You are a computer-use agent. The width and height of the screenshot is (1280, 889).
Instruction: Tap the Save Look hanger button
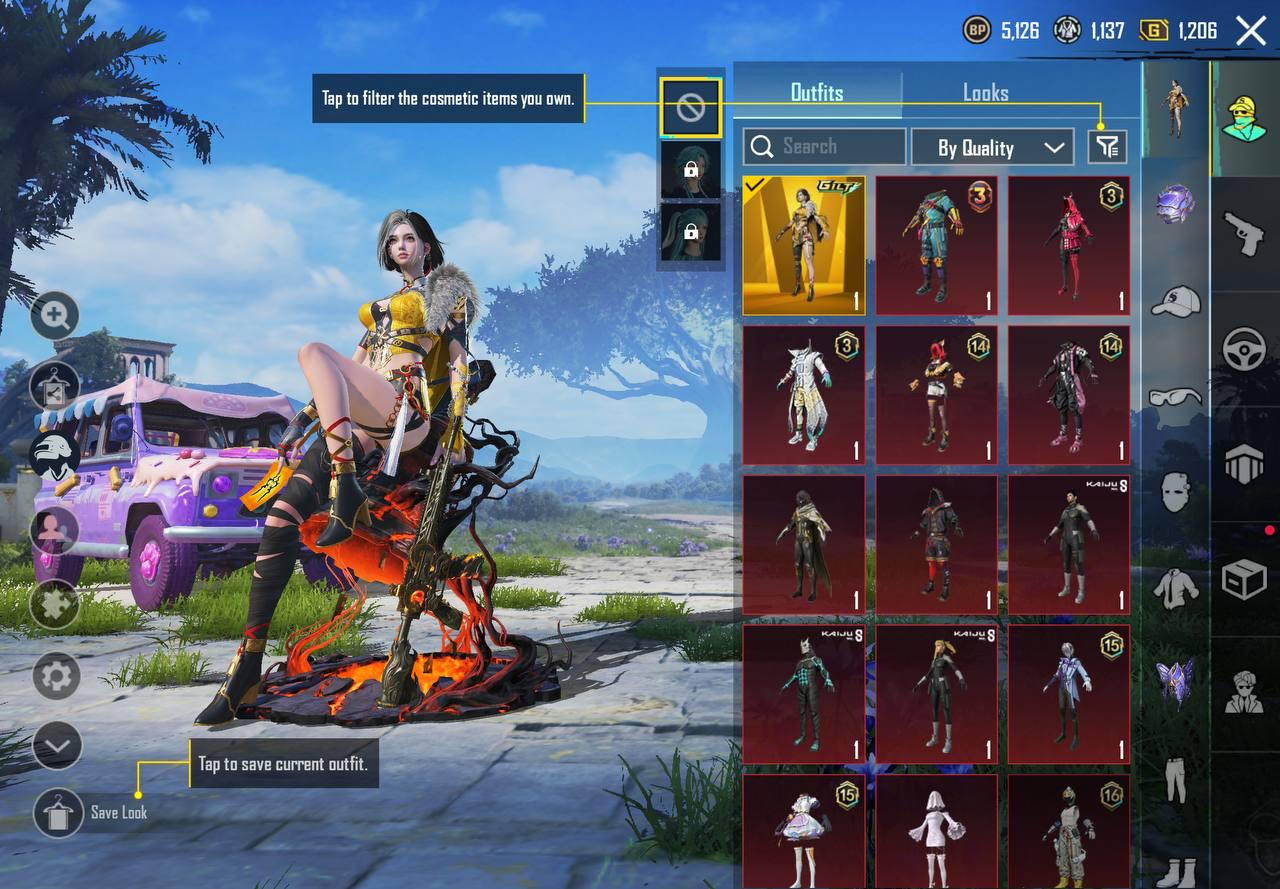coord(58,812)
